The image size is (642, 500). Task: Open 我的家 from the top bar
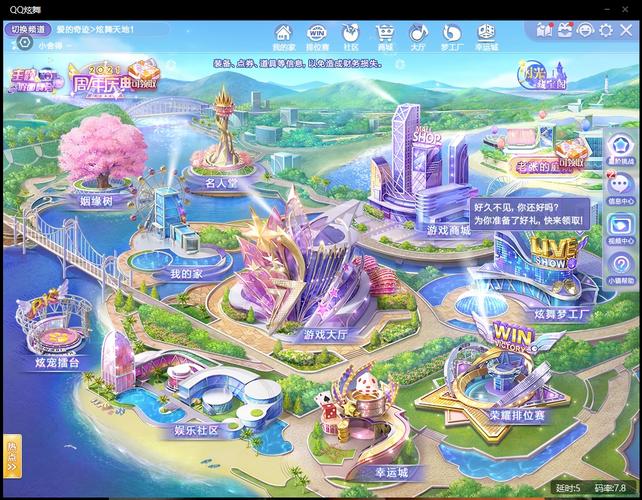(284, 38)
